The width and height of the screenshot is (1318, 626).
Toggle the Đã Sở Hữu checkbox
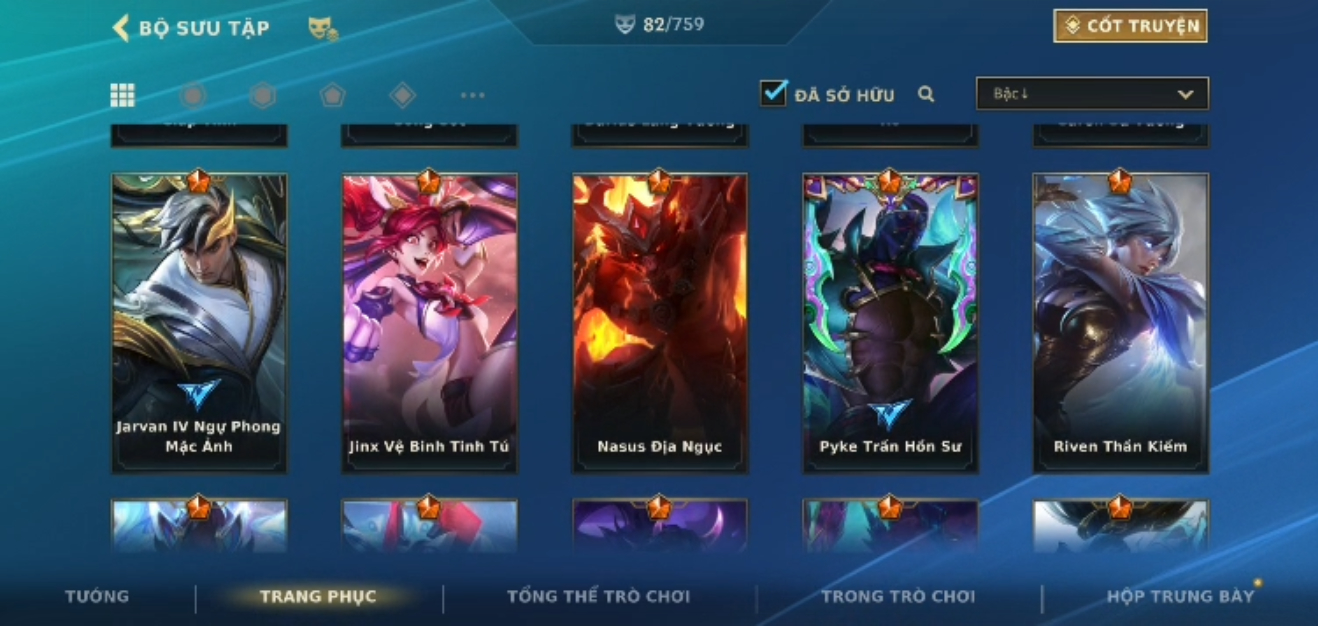[773, 94]
